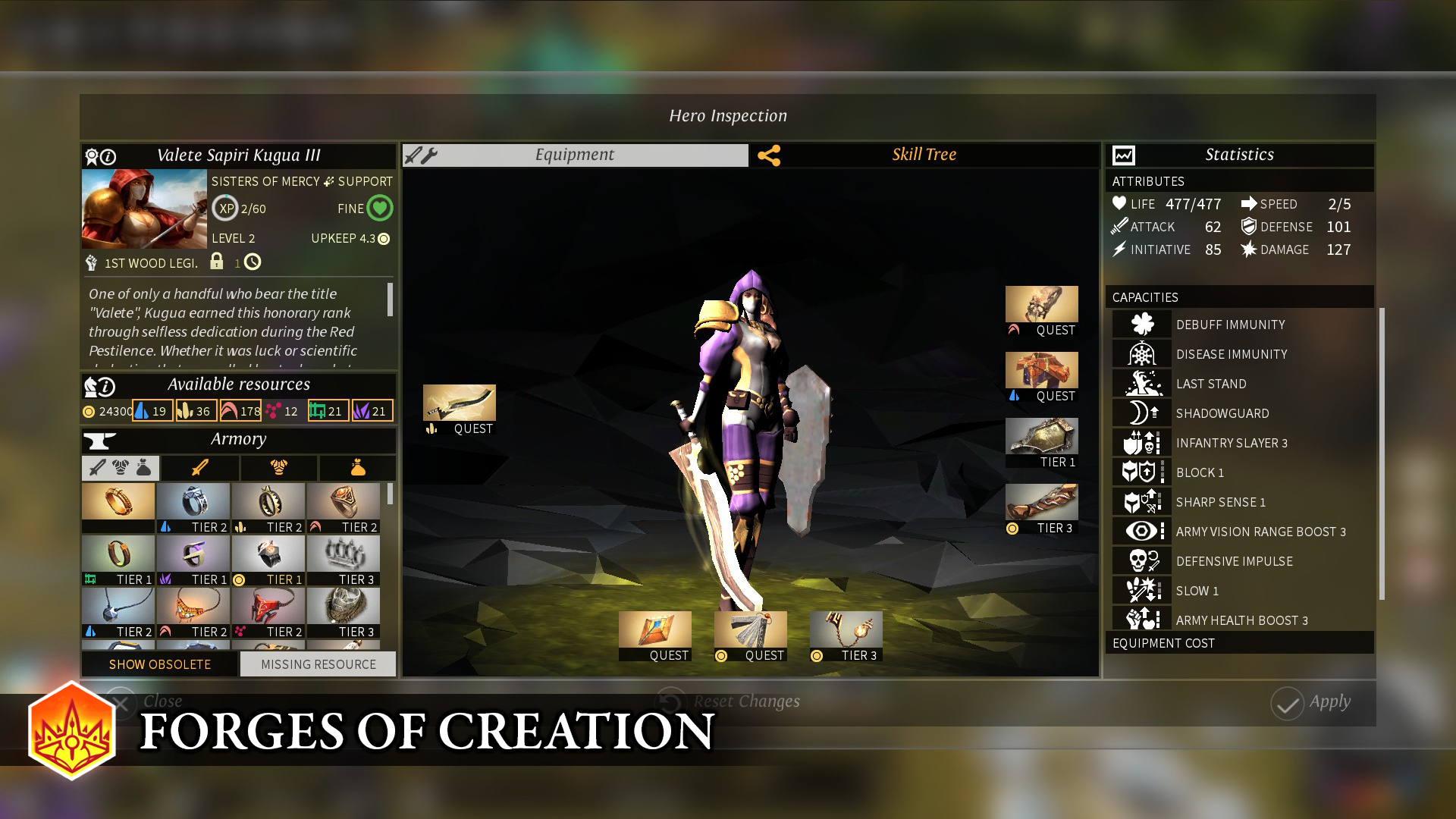This screenshot has height=819, width=1456.
Task: Click the heart icon showing FINE health status
Action: pos(379,208)
